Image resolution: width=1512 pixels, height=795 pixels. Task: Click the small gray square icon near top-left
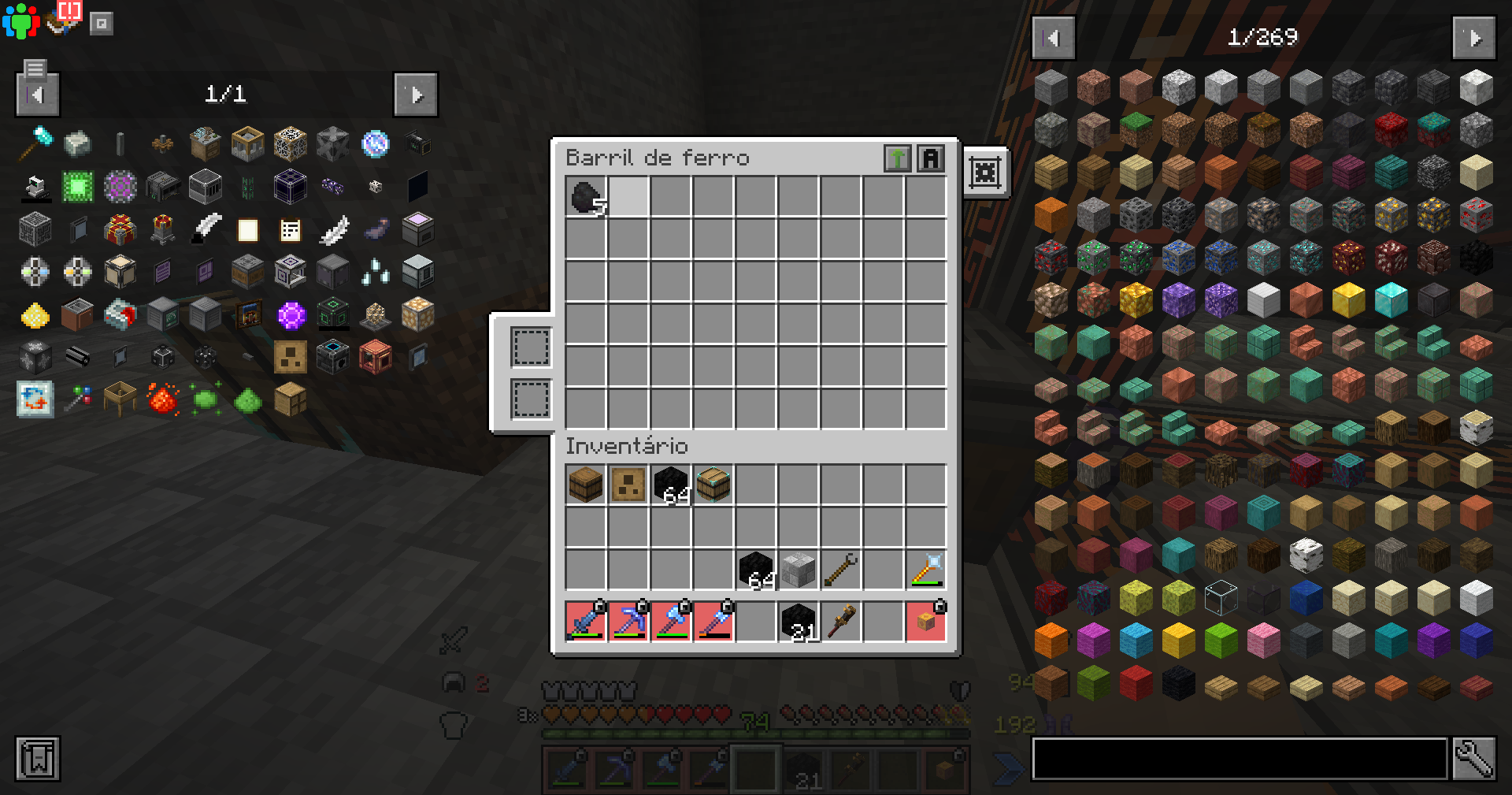coord(102,23)
